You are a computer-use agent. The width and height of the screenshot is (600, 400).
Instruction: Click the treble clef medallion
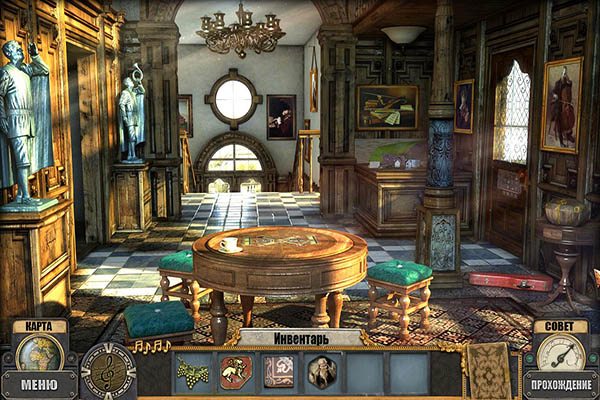(x=107, y=371)
